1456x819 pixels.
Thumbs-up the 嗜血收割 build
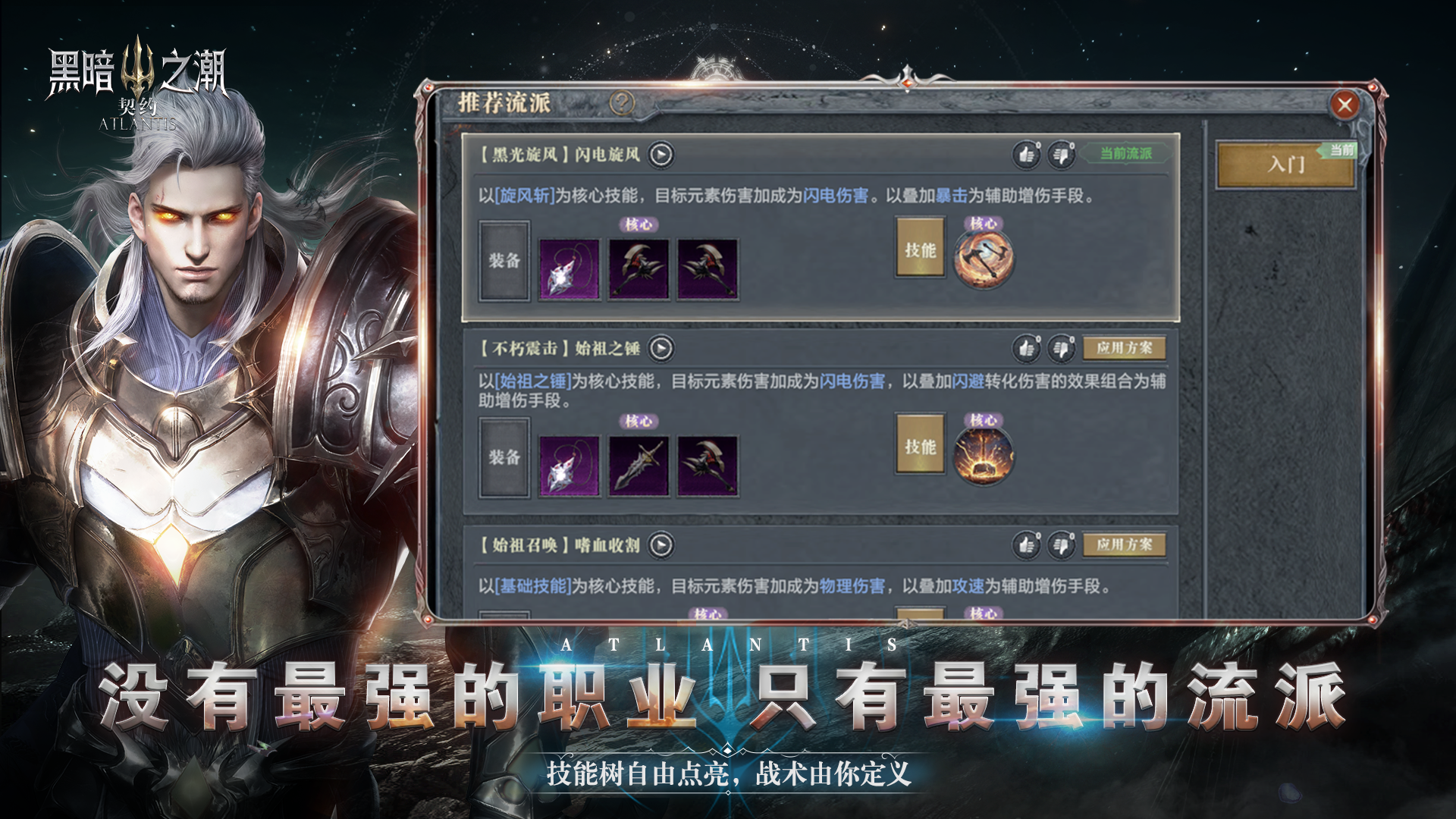pos(1028,544)
